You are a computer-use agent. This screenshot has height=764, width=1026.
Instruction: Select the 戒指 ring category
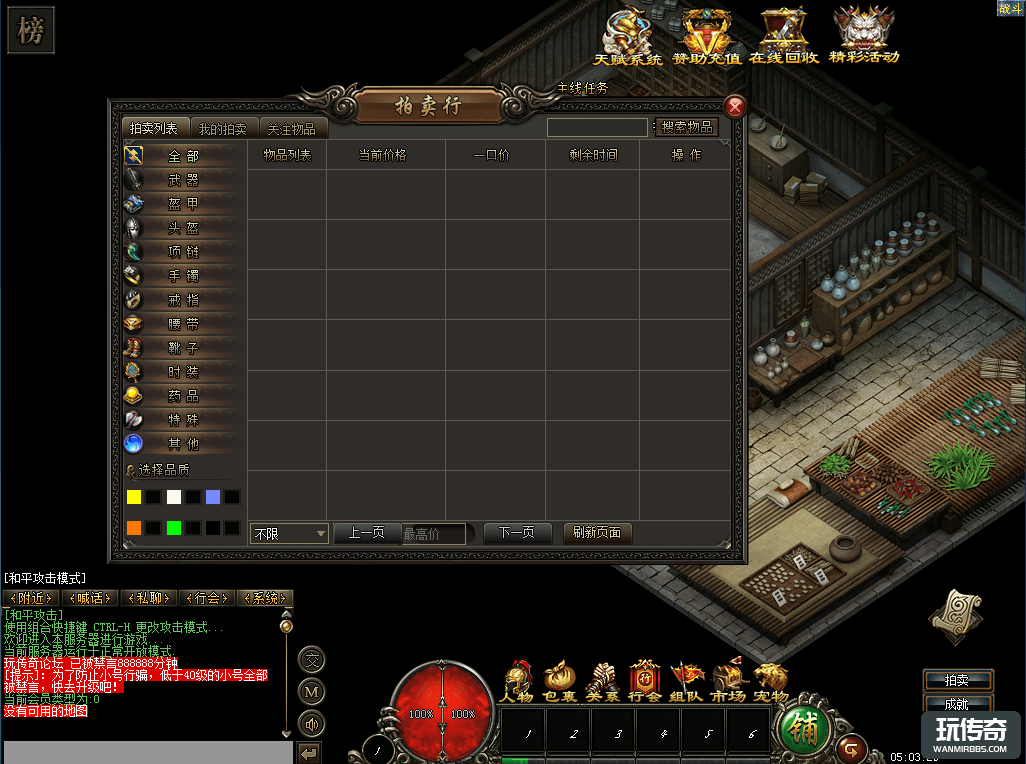click(183, 300)
